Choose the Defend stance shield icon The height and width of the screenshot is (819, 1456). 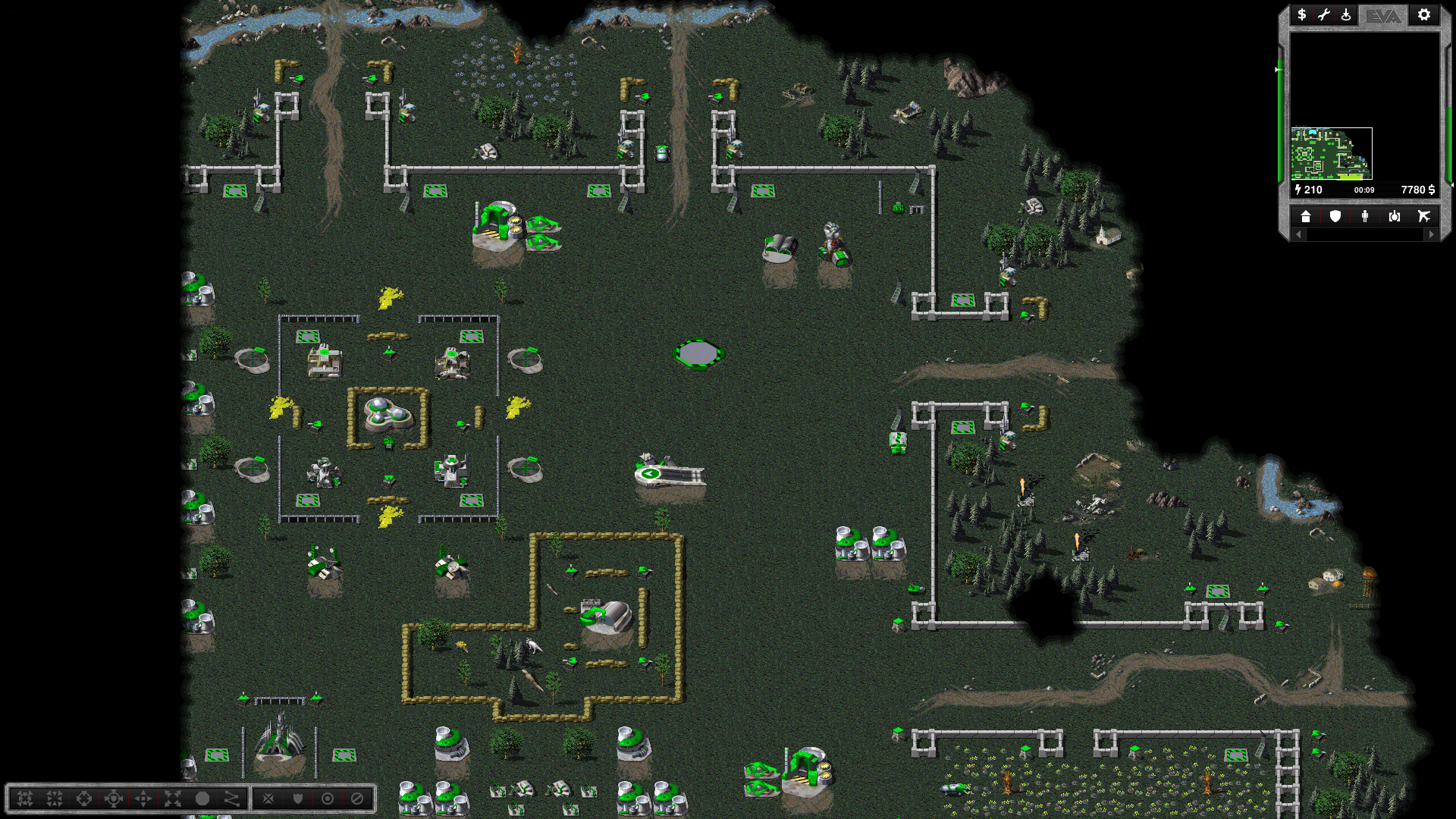298,799
